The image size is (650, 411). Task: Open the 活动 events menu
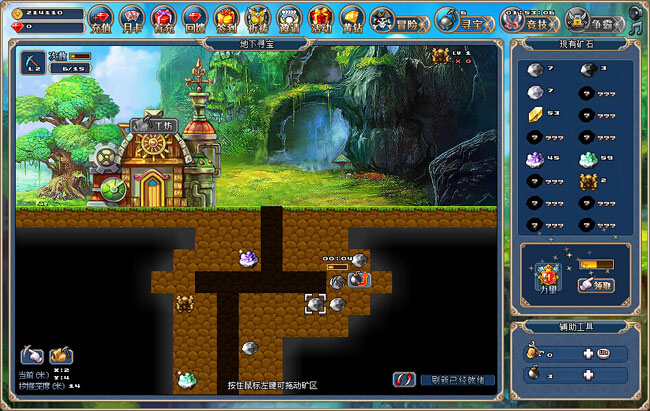pos(320,18)
